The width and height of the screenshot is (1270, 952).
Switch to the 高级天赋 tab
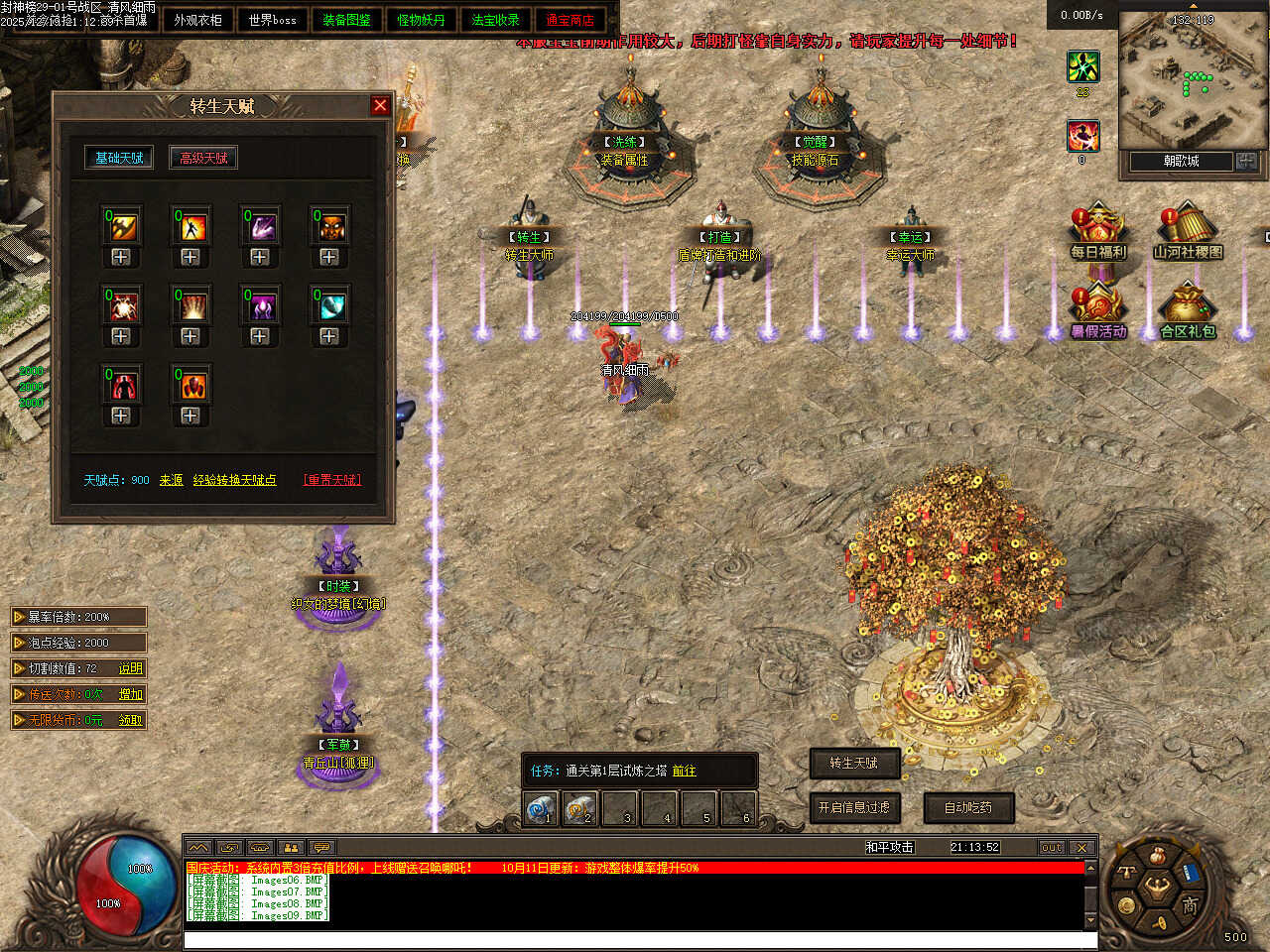[203, 158]
